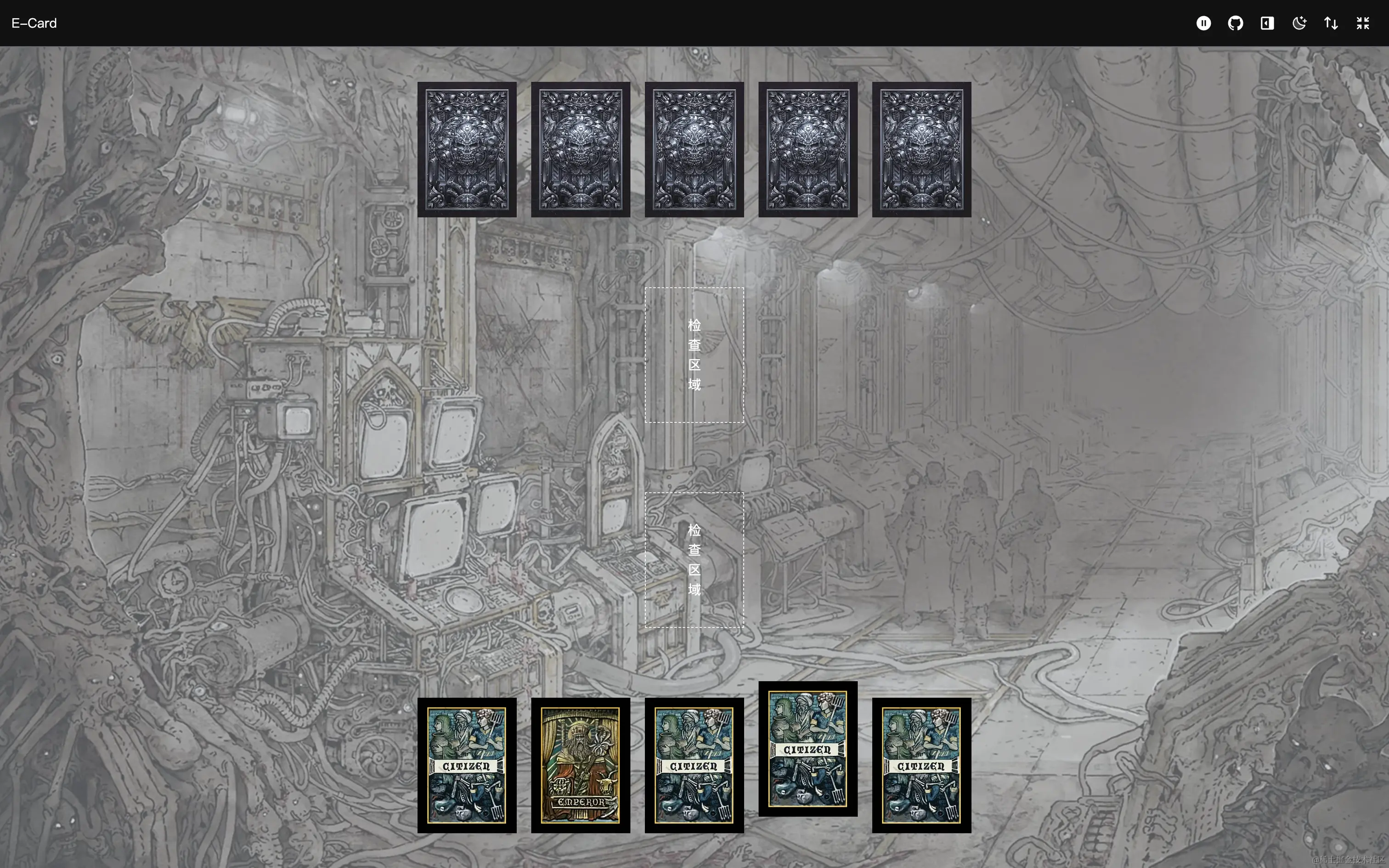Screen dimensions: 1389x868
Task: Exit fullscreen using the collapse icon
Action: coord(1363,23)
